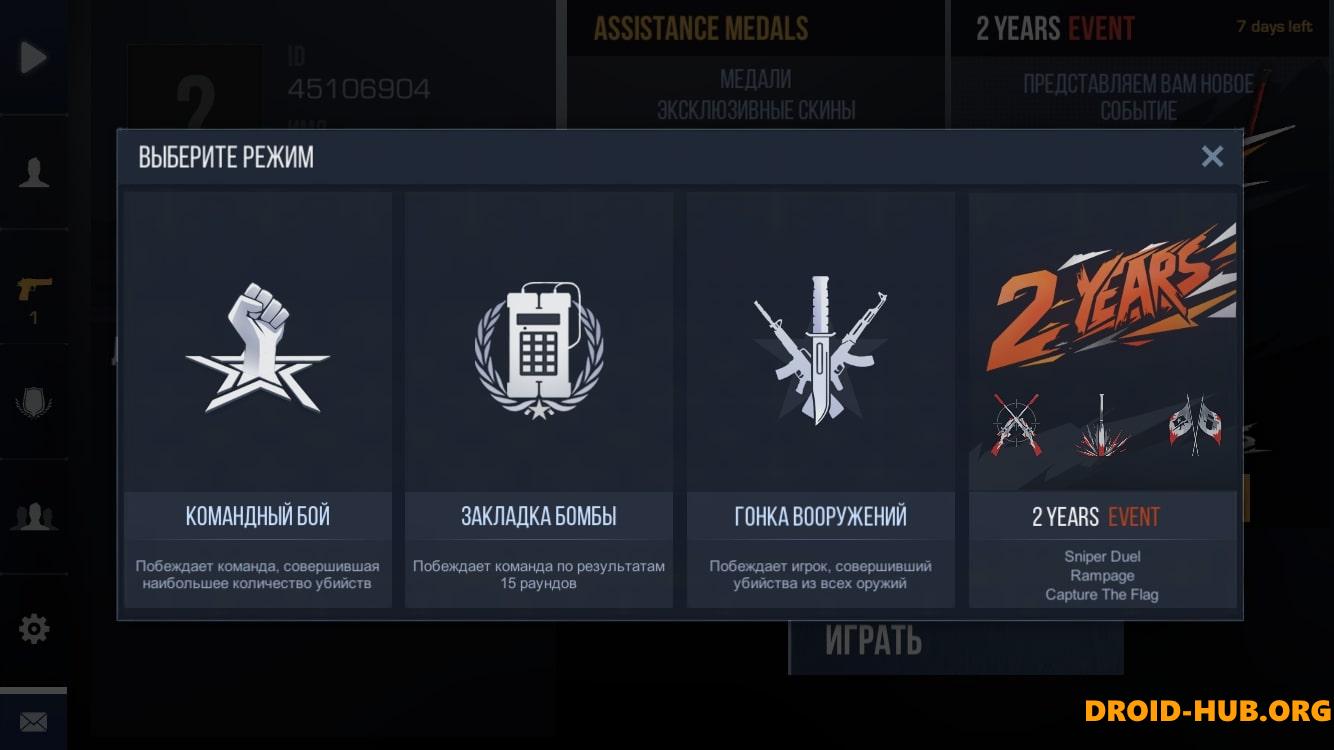This screenshot has width=1334, height=750.
Task: Open the mail envelope icon
Action: click(33, 721)
